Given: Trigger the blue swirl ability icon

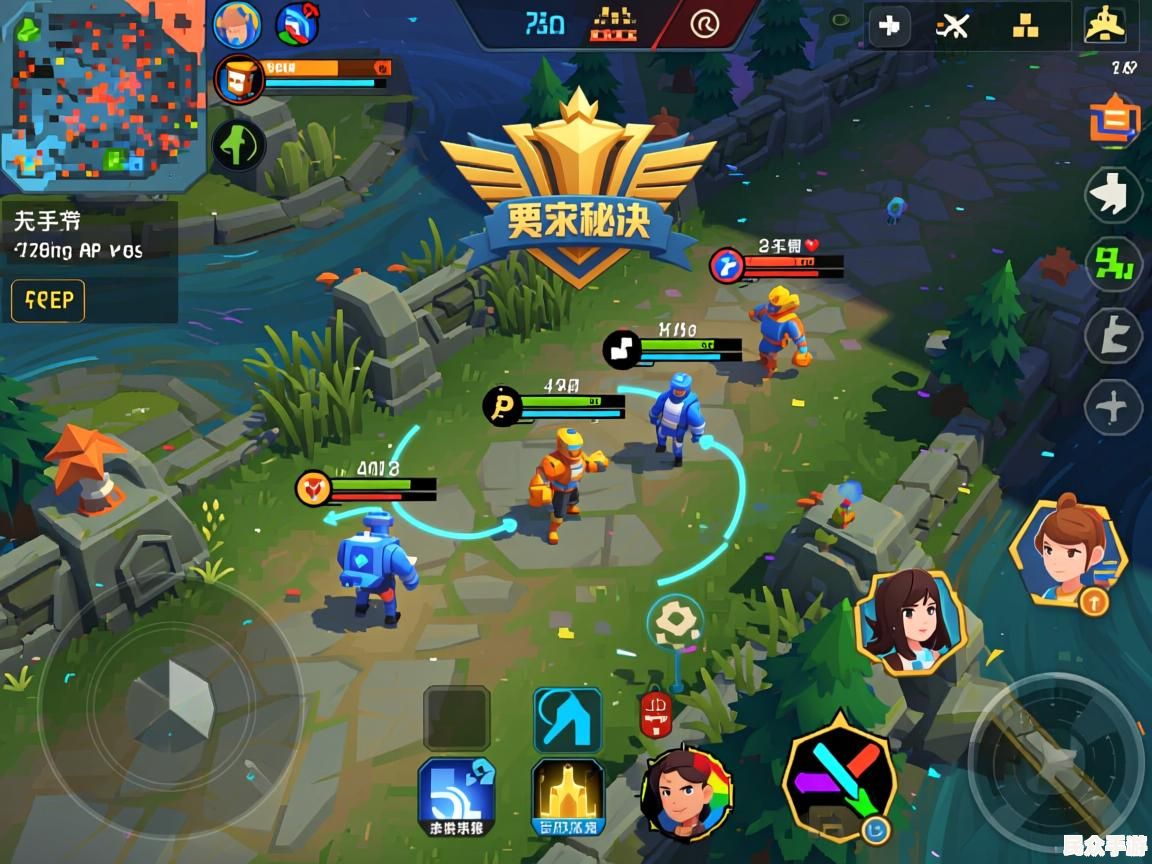Looking at the screenshot, I should (456, 797).
